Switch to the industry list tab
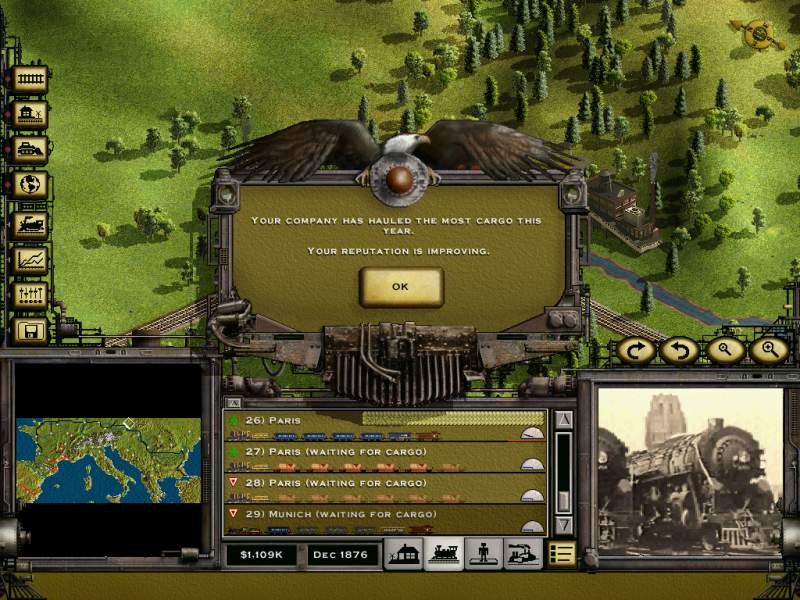 (x=522, y=554)
